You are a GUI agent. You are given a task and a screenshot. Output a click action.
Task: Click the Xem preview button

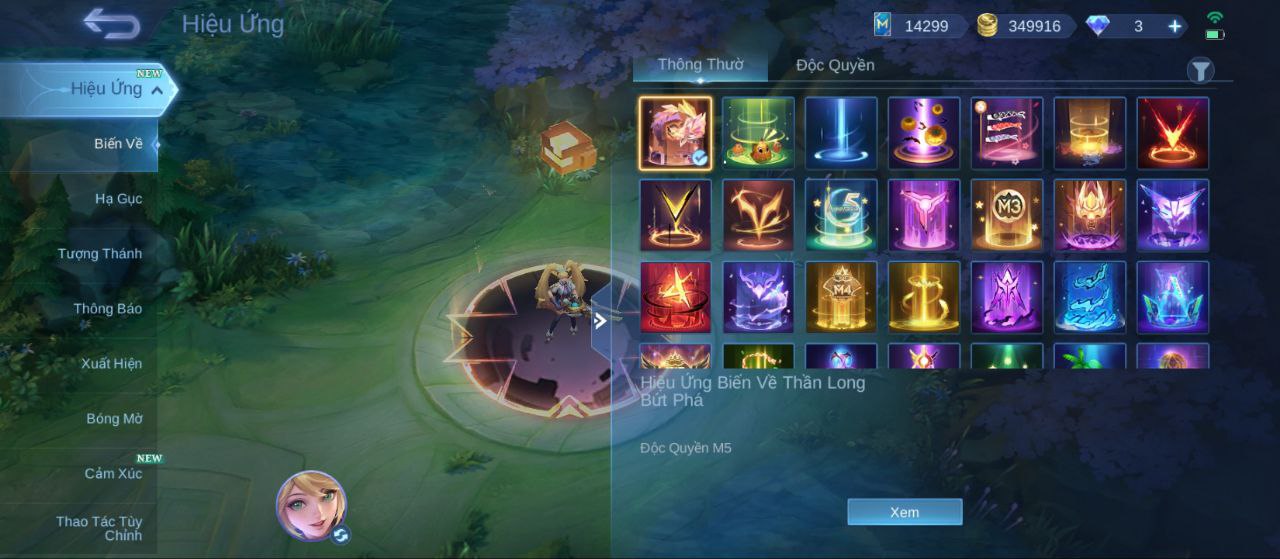pos(904,512)
